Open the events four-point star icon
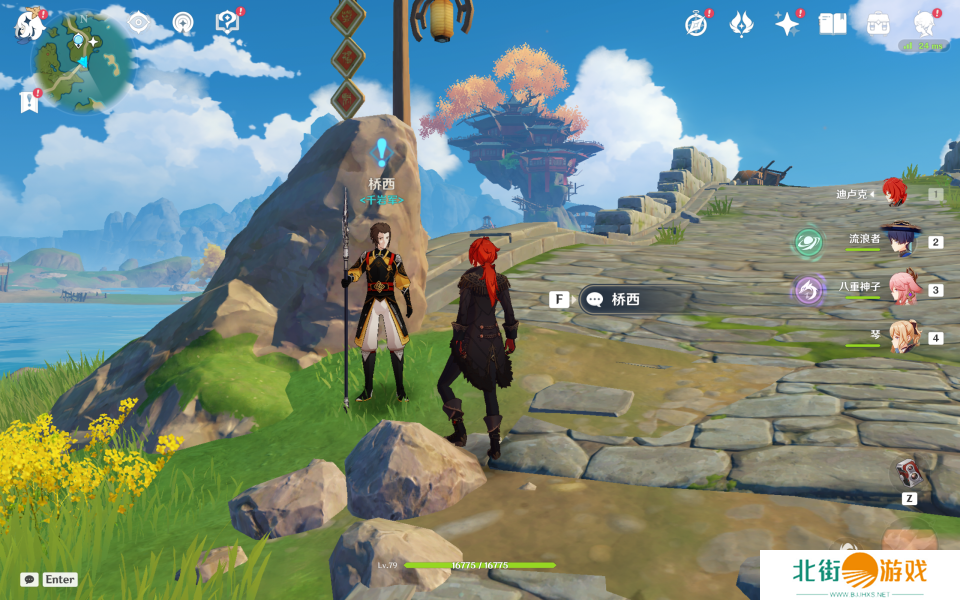 (787, 24)
